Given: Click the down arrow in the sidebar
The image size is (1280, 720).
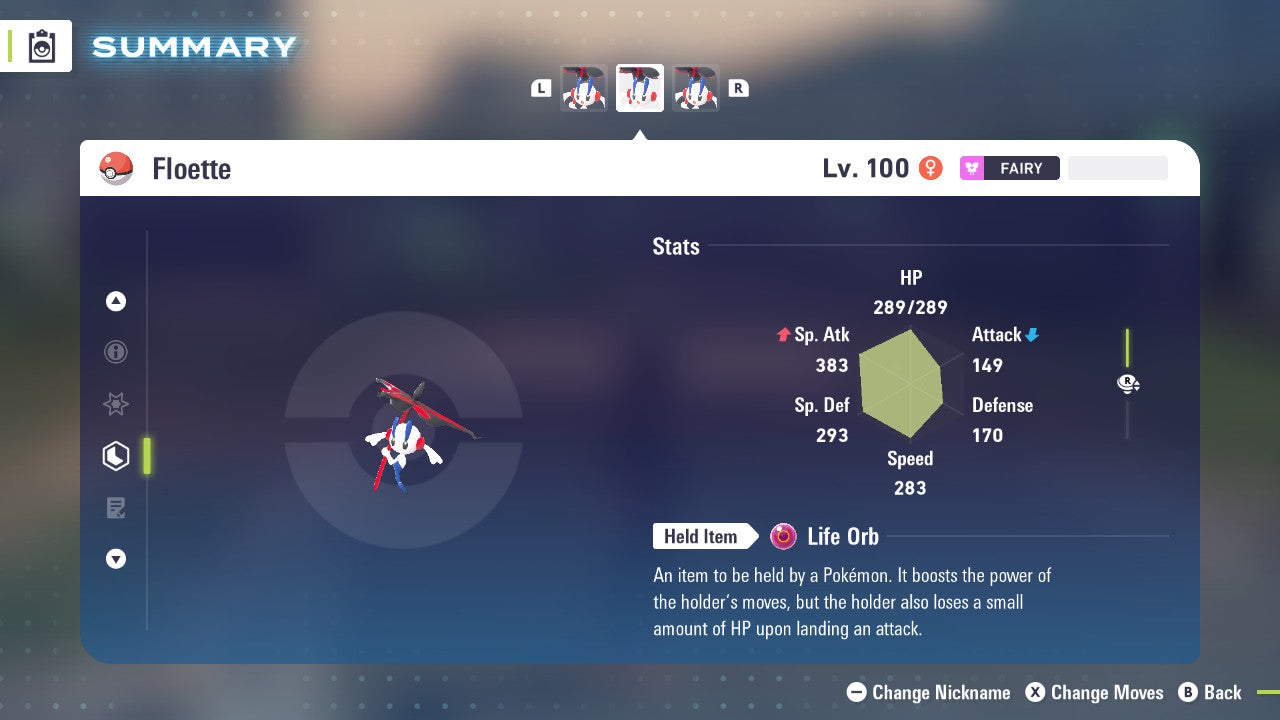Looking at the screenshot, I should 116,559.
